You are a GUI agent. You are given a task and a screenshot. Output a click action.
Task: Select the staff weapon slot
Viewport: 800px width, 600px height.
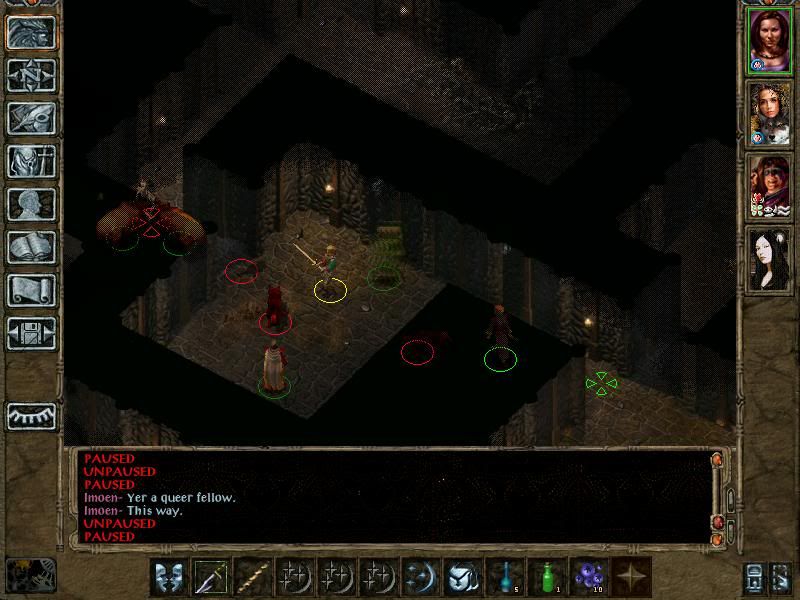253,577
